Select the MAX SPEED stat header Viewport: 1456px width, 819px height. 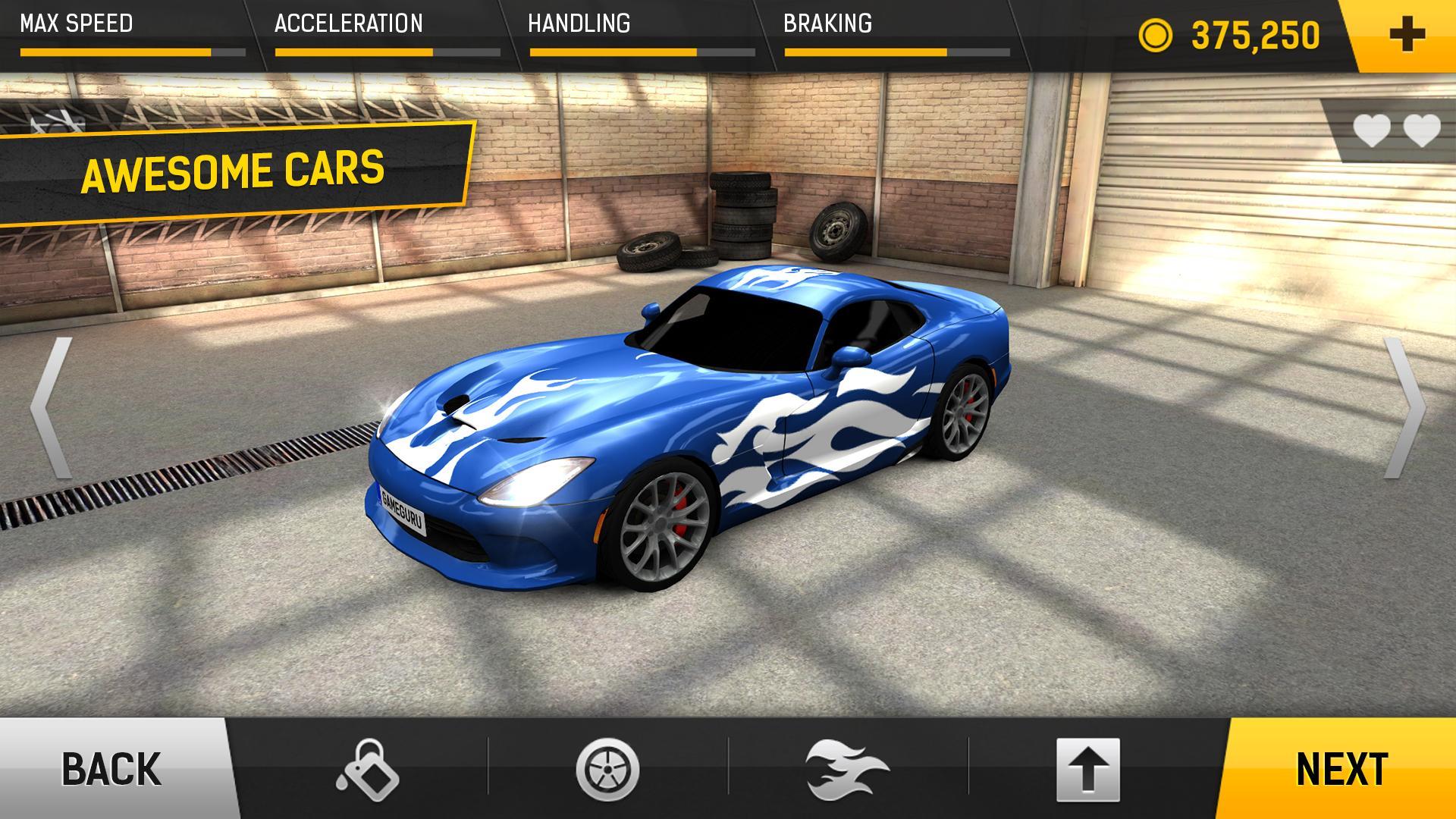(76, 23)
